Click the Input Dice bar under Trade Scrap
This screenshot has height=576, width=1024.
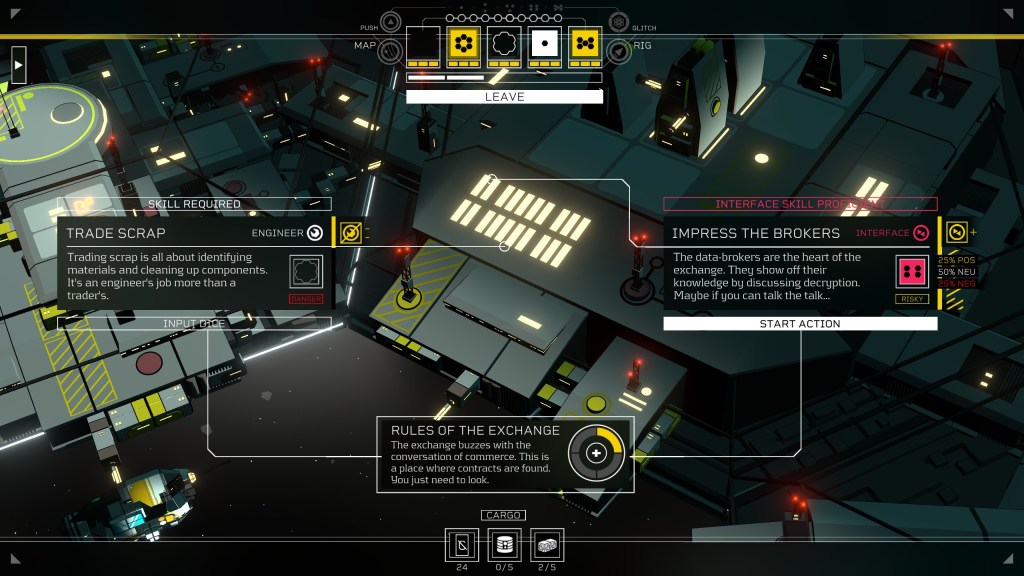pyautogui.click(x=194, y=324)
